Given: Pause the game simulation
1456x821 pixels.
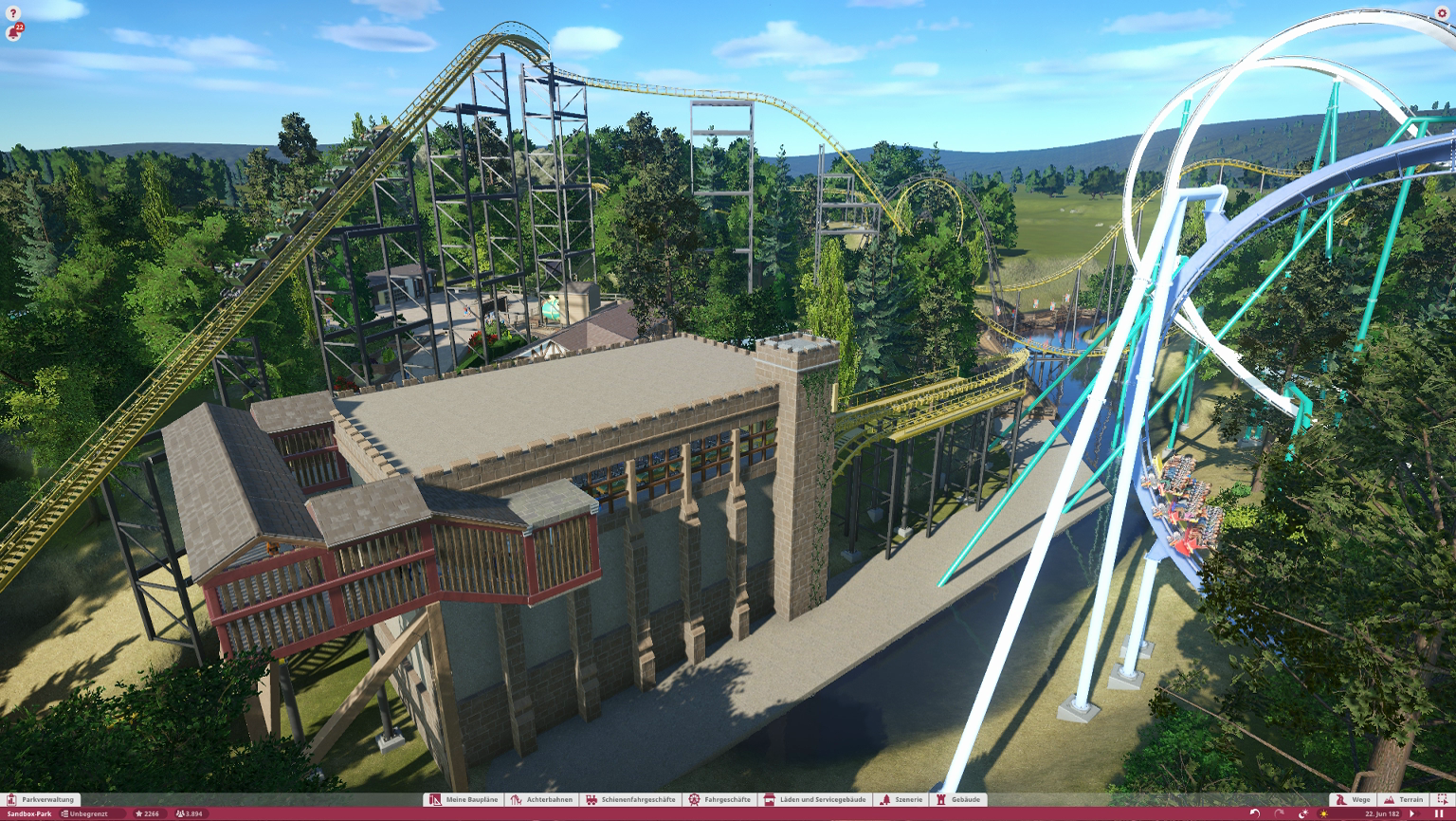Looking at the screenshot, I should 1440,813.
